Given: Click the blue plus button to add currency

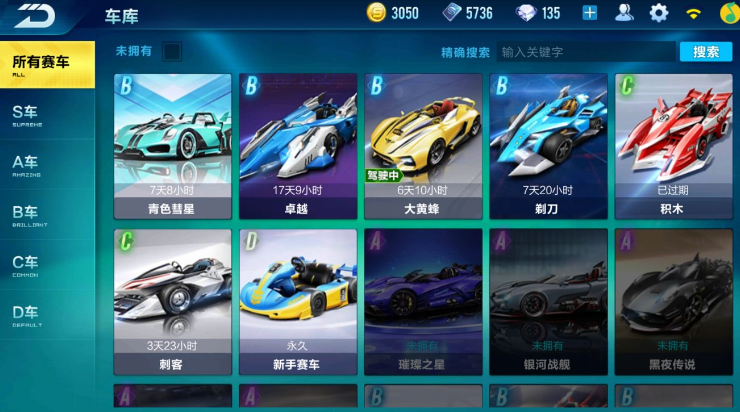Looking at the screenshot, I should coord(590,13).
